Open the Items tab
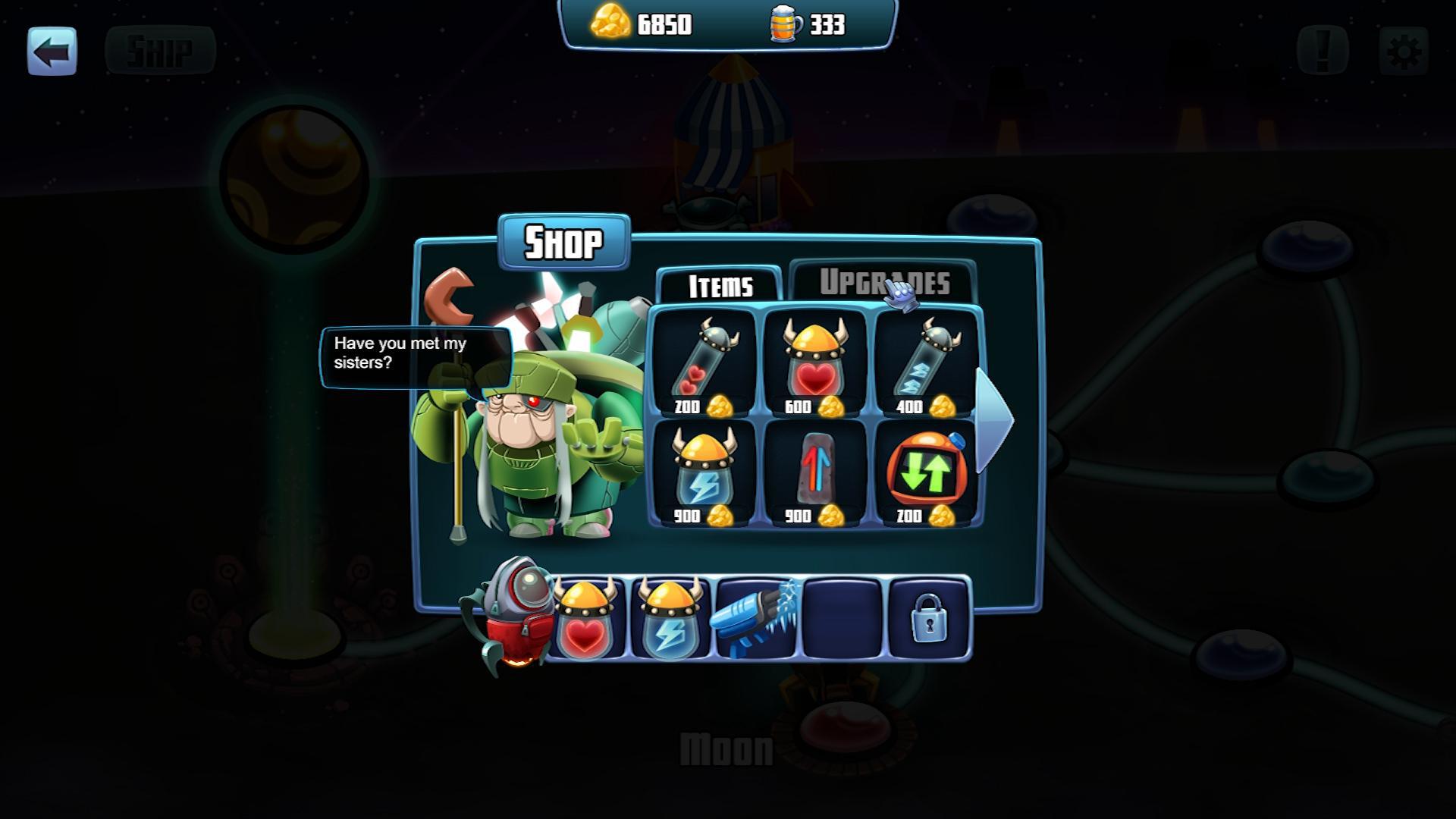1456x819 pixels. [719, 287]
